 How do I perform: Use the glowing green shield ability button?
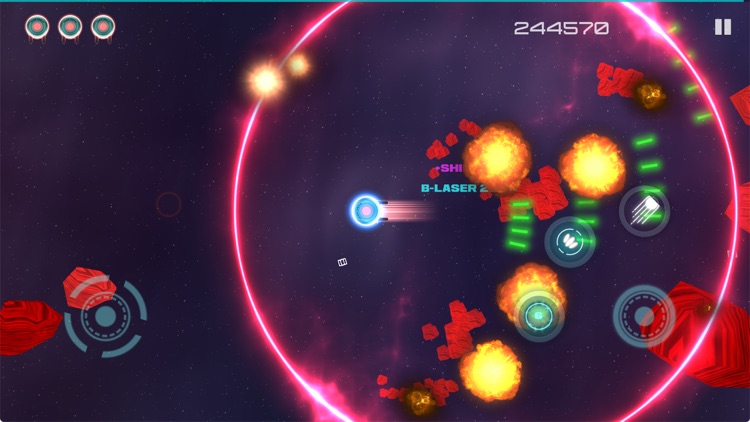(538, 316)
